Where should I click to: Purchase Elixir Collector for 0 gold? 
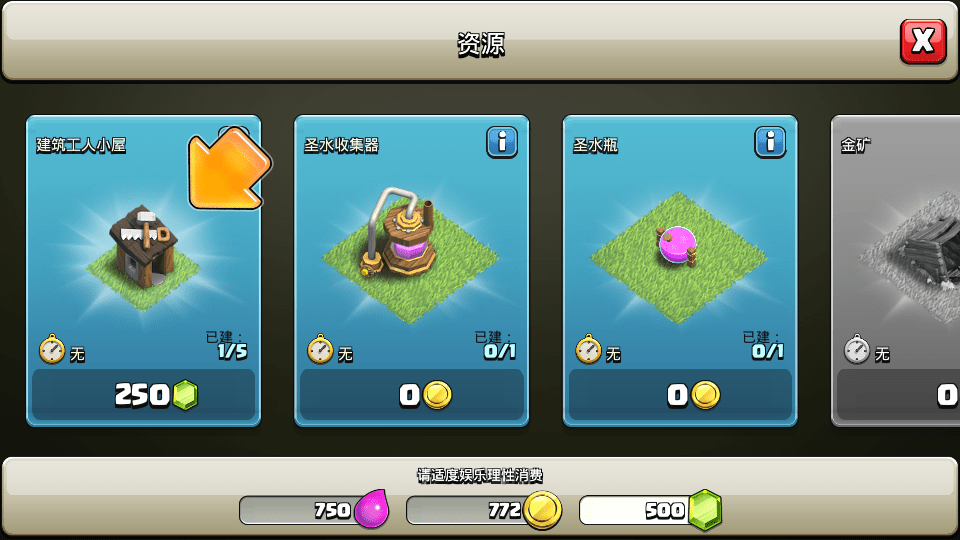pyautogui.click(x=411, y=395)
